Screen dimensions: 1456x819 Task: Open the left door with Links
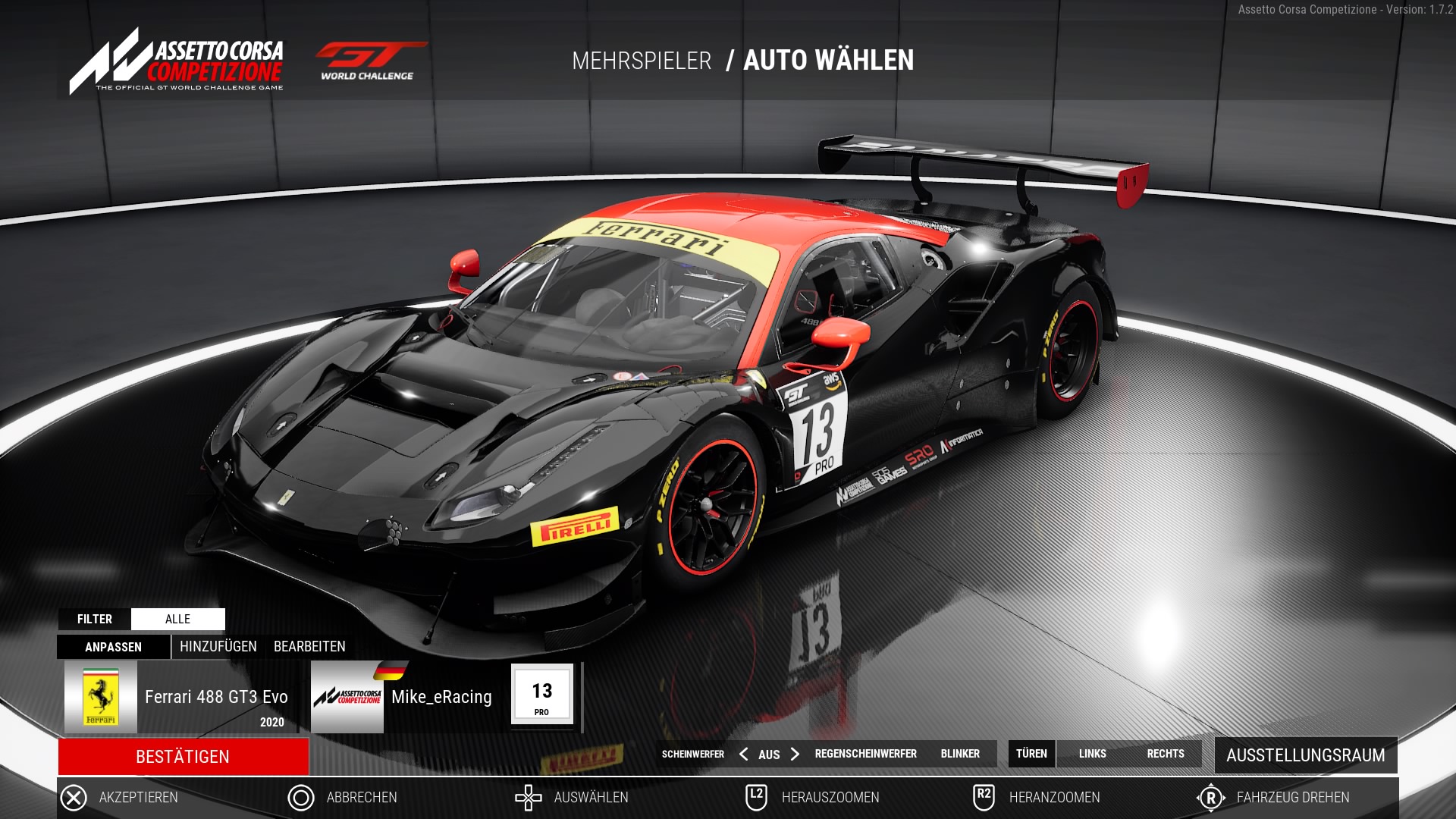1092,754
